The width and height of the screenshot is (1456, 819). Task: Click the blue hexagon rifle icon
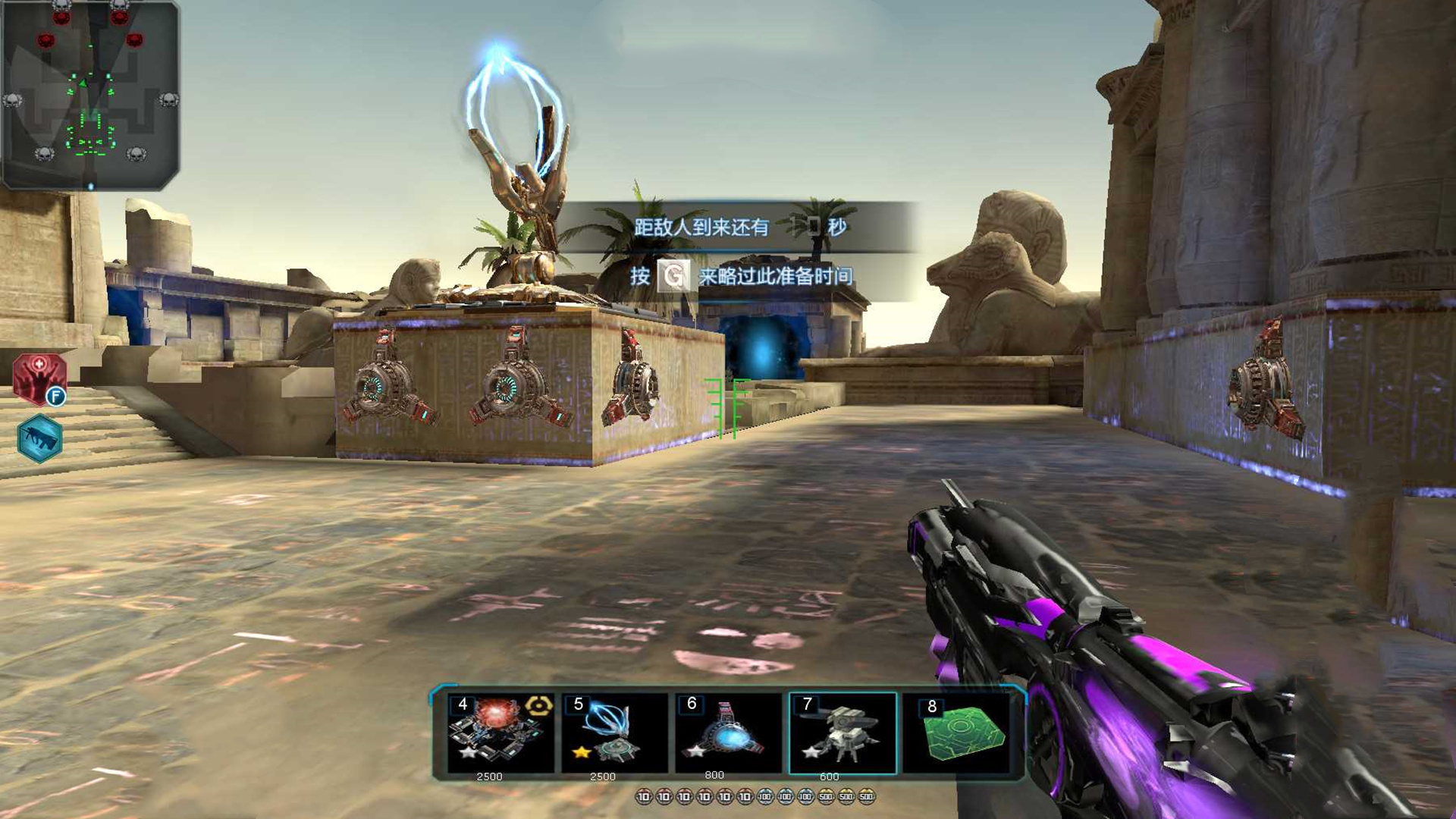[39, 438]
